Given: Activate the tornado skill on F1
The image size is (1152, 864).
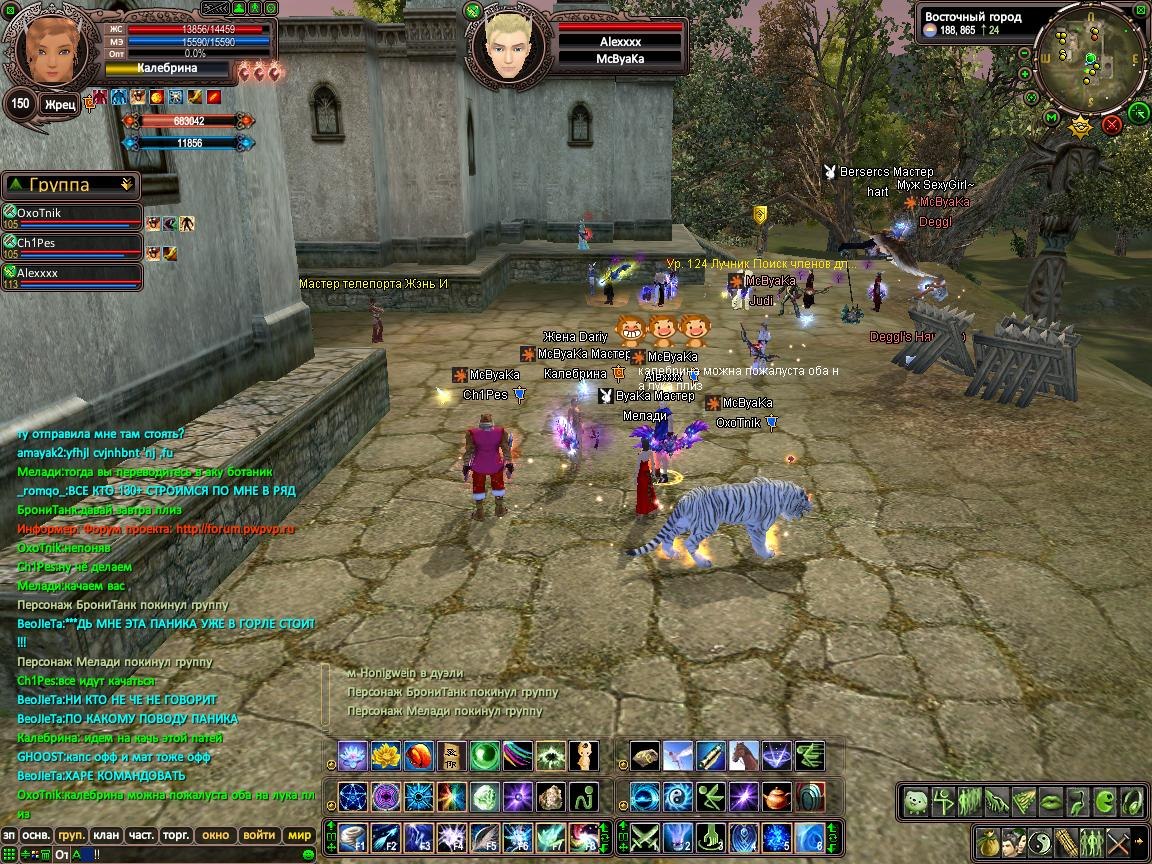Looking at the screenshot, I should coord(353,836).
